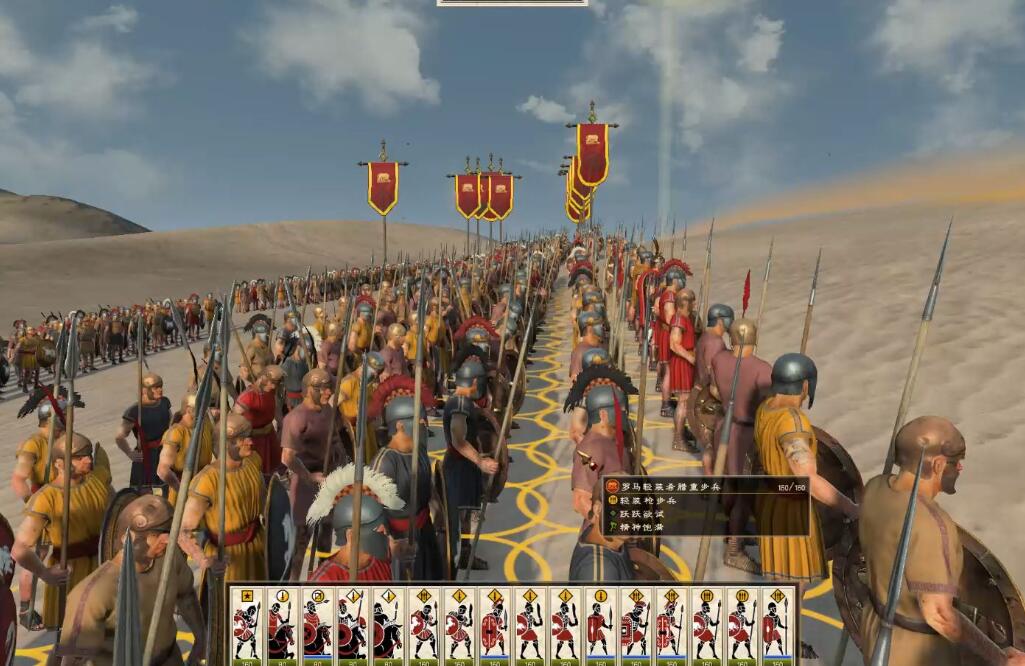Select the general's unit card with star badge
This screenshot has height=666, width=1025.
click(246, 626)
